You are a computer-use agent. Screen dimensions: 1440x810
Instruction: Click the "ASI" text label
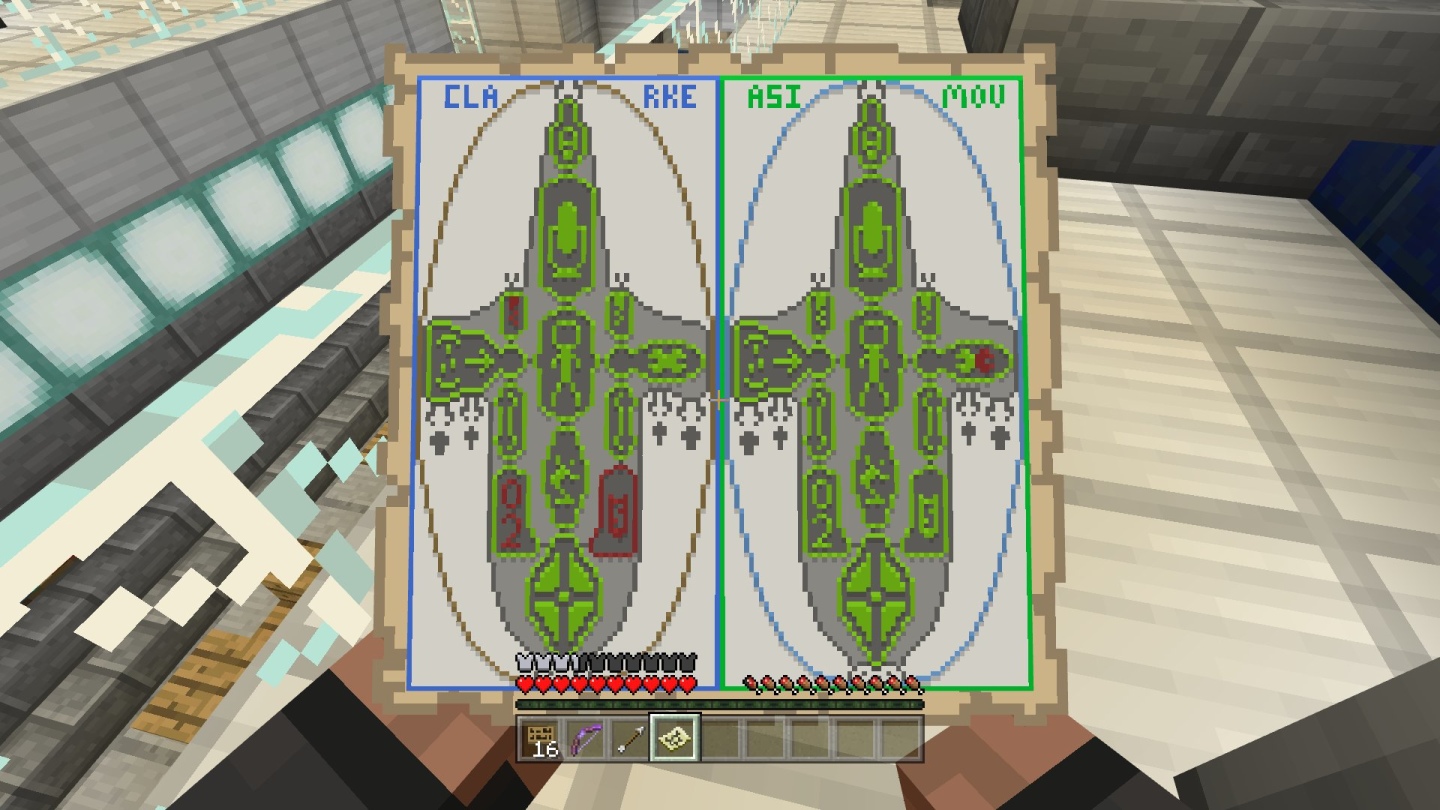coord(764,97)
